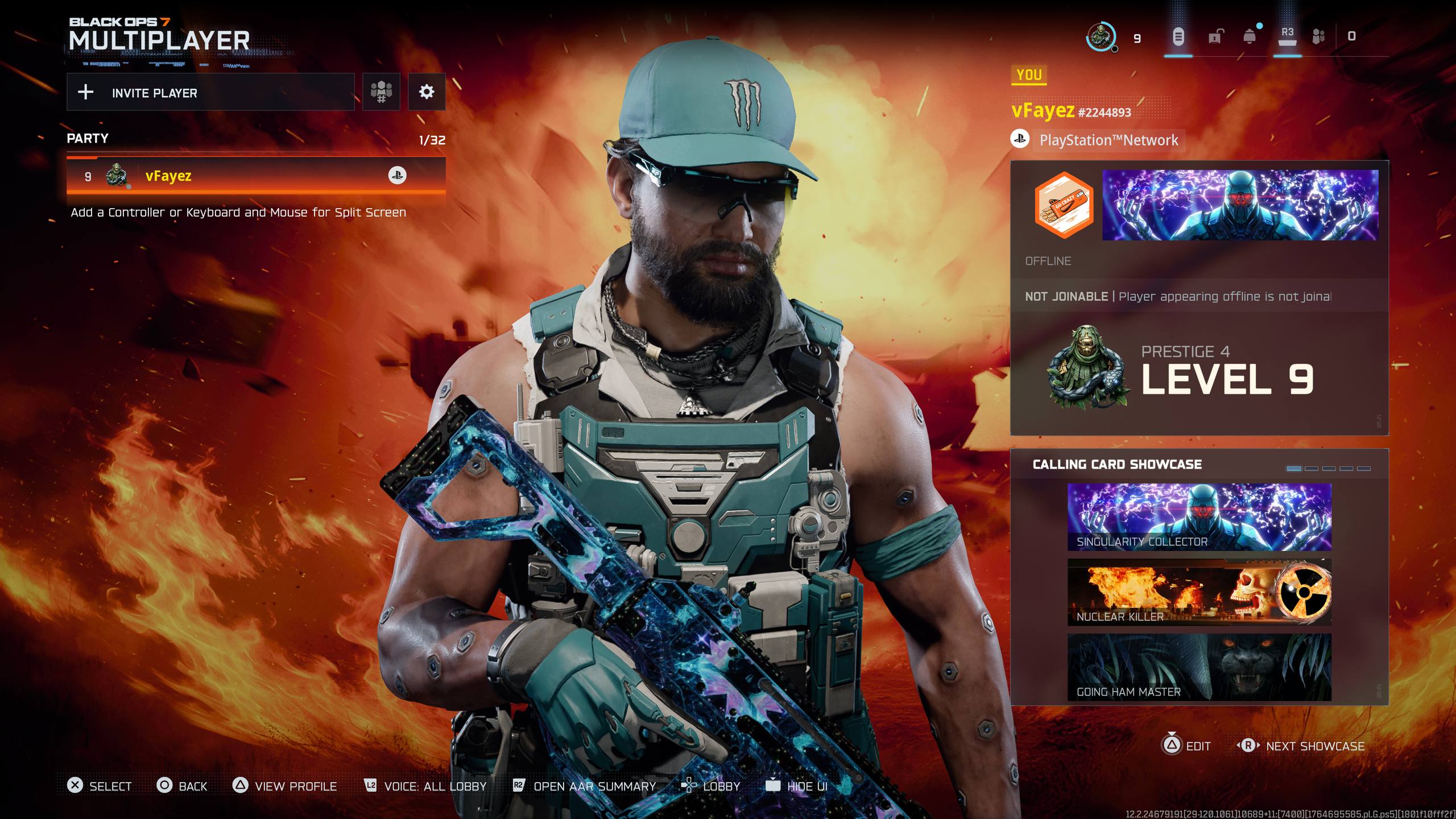
Task: Go back using the Back option
Action: (182, 786)
